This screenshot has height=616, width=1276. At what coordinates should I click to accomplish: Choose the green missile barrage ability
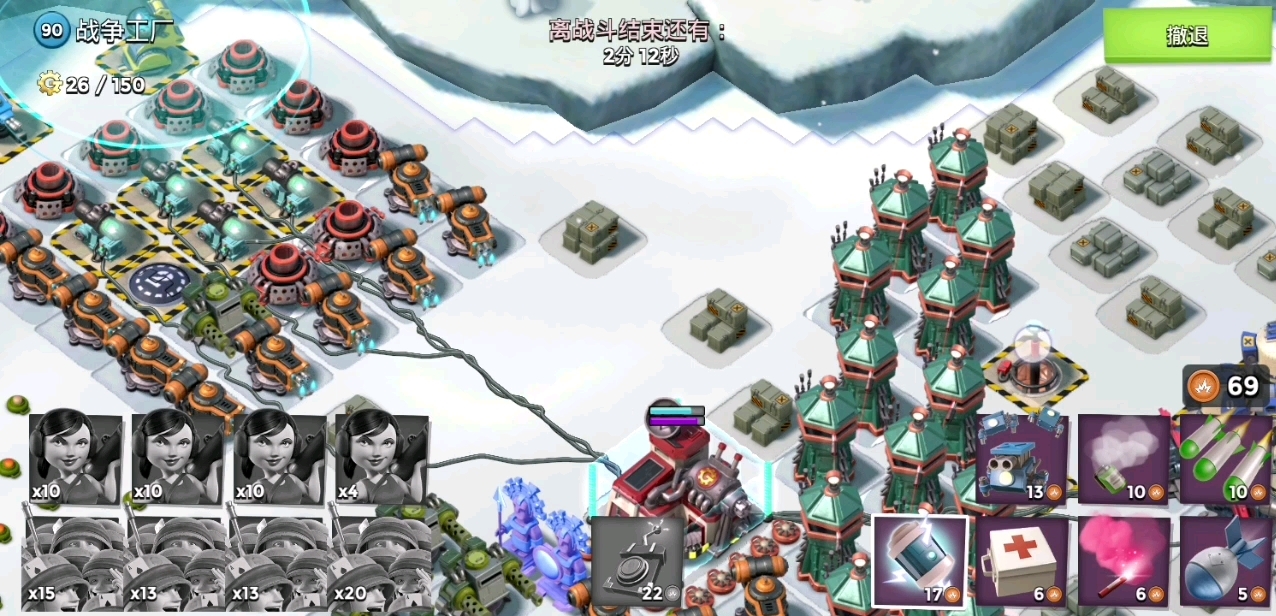coord(1225,459)
